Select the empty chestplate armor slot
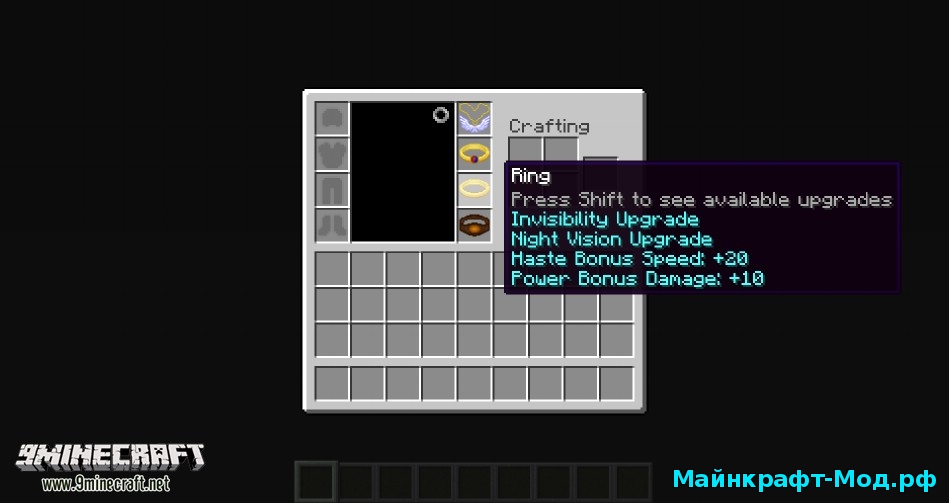 tap(332, 154)
